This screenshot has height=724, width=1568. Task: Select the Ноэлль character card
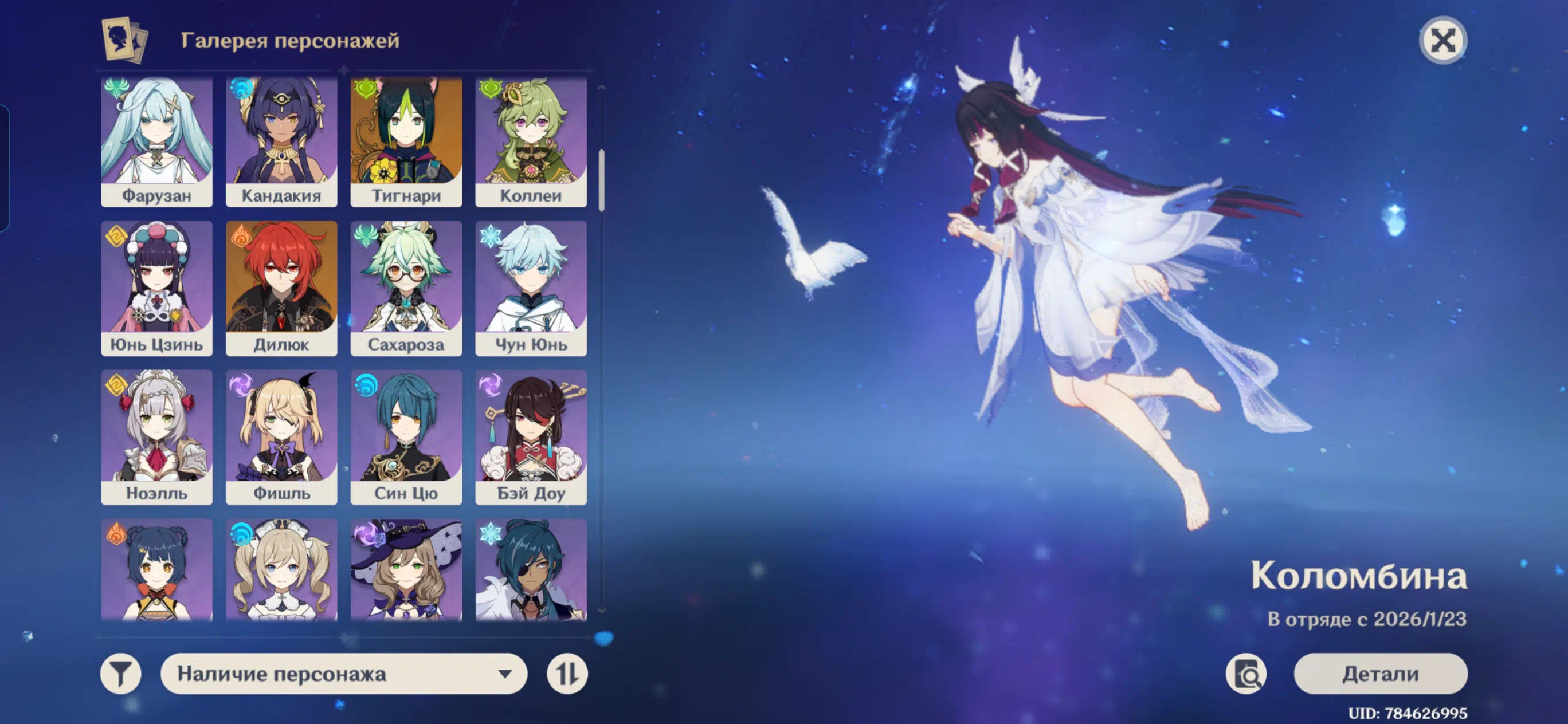(x=156, y=437)
